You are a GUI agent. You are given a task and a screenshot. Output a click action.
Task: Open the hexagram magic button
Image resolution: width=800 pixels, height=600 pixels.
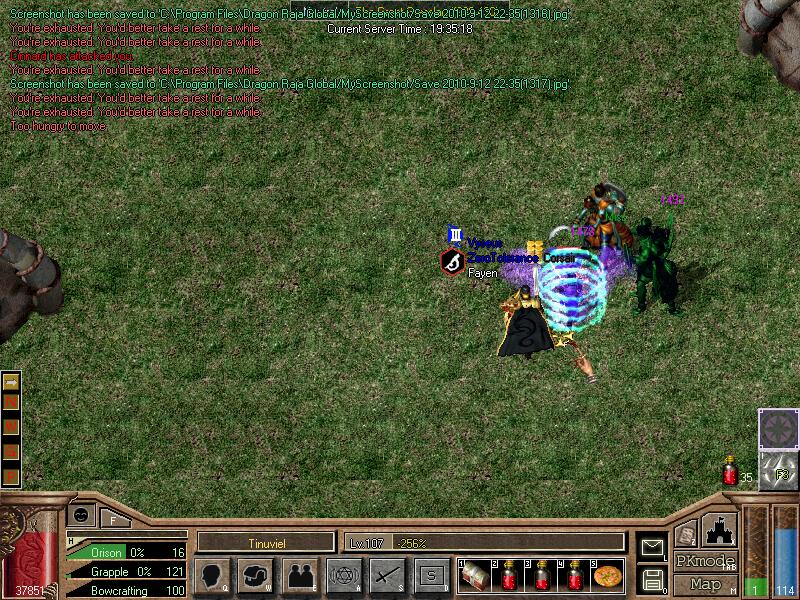tap(344, 576)
